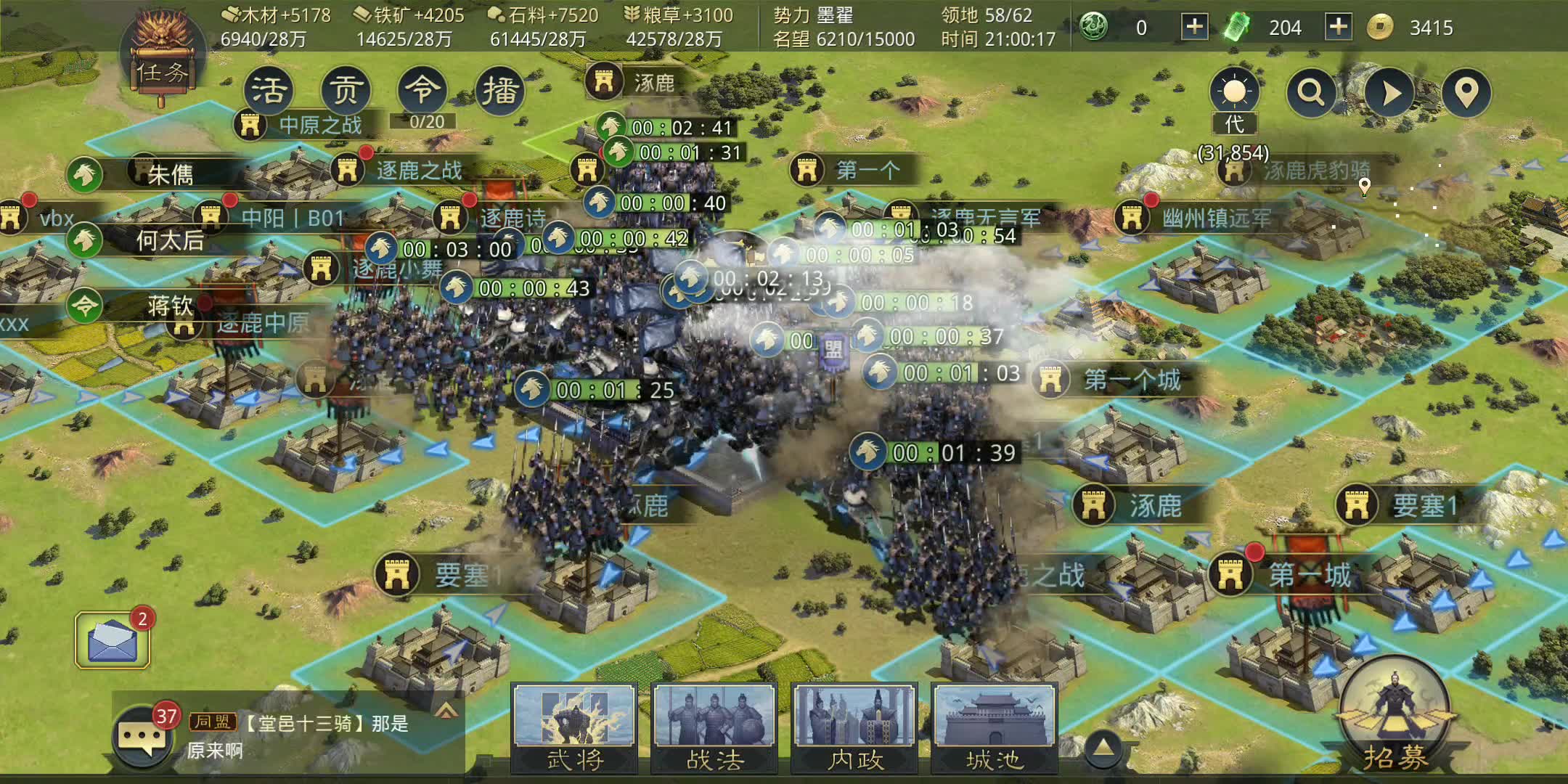This screenshot has height=784, width=1568.
Task: Open the 播 broadcast button
Action: (x=499, y=91)
